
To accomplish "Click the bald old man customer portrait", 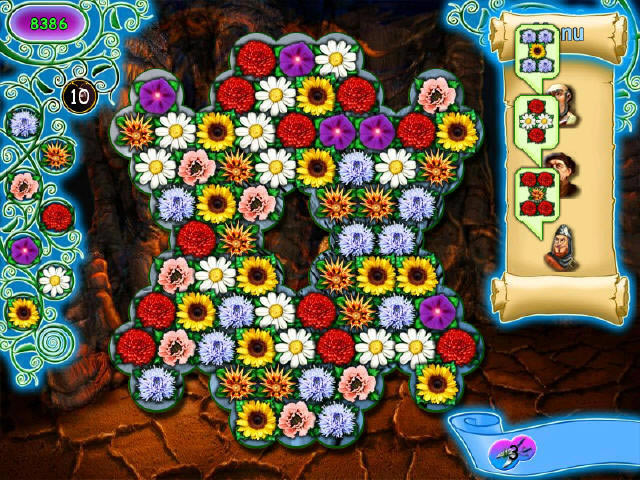I will pyautogui.click(x=566, y=106).
